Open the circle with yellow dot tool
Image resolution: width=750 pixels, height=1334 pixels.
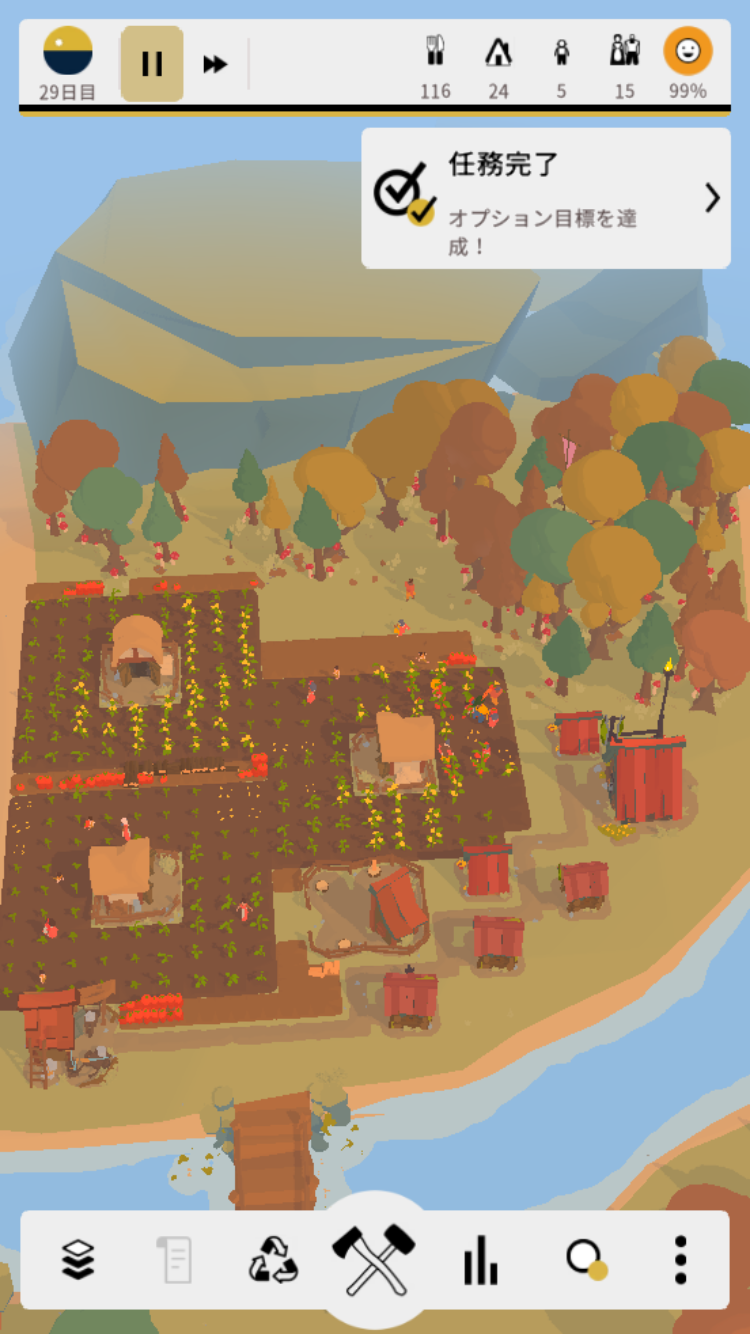[586, 1259]
